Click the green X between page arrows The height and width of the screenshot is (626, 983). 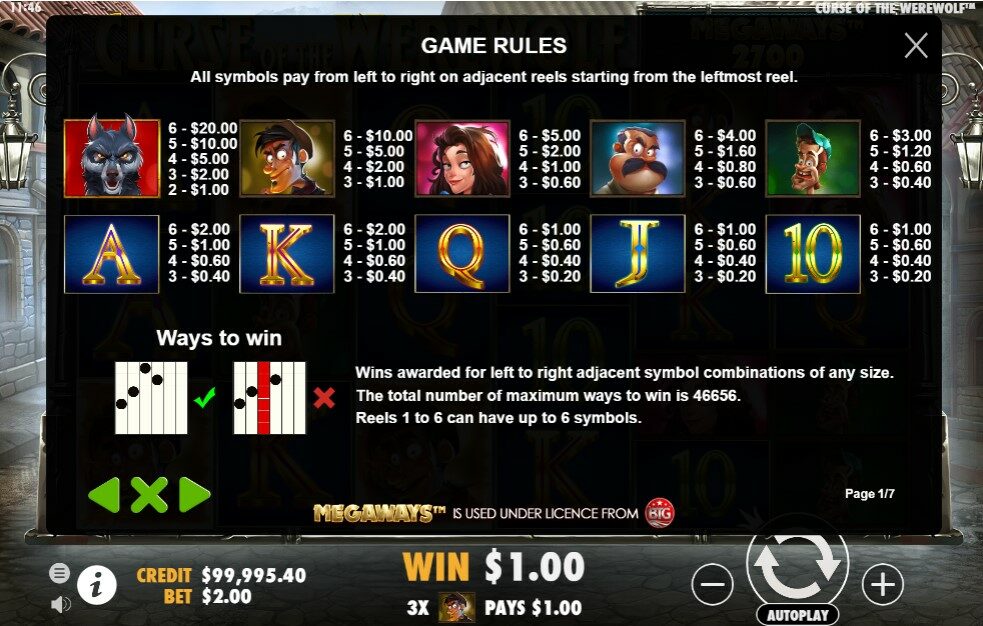[x=149, y=494]
